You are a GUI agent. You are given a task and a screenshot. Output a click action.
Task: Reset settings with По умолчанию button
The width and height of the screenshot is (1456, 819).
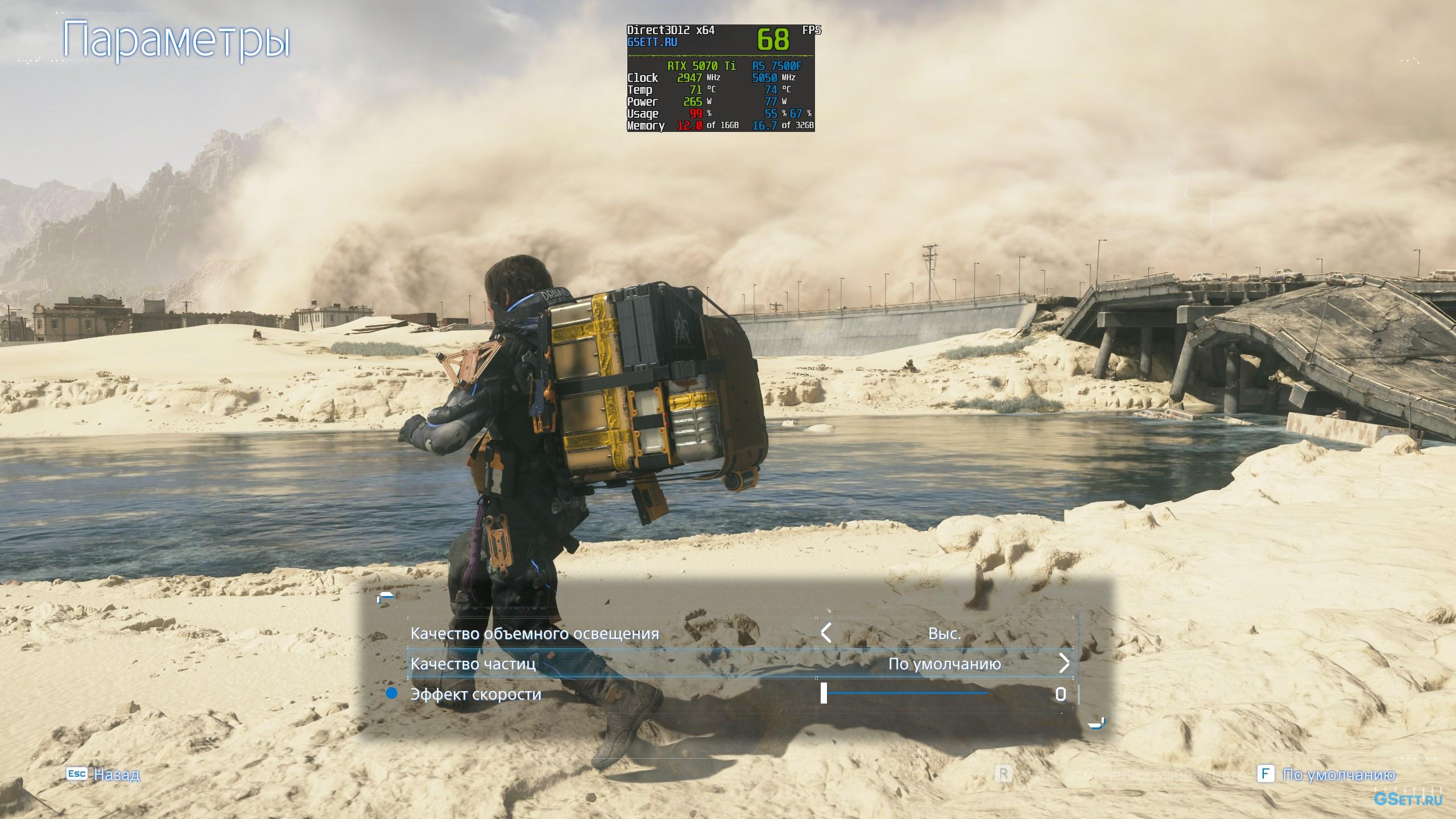[x=1338, y=775]
